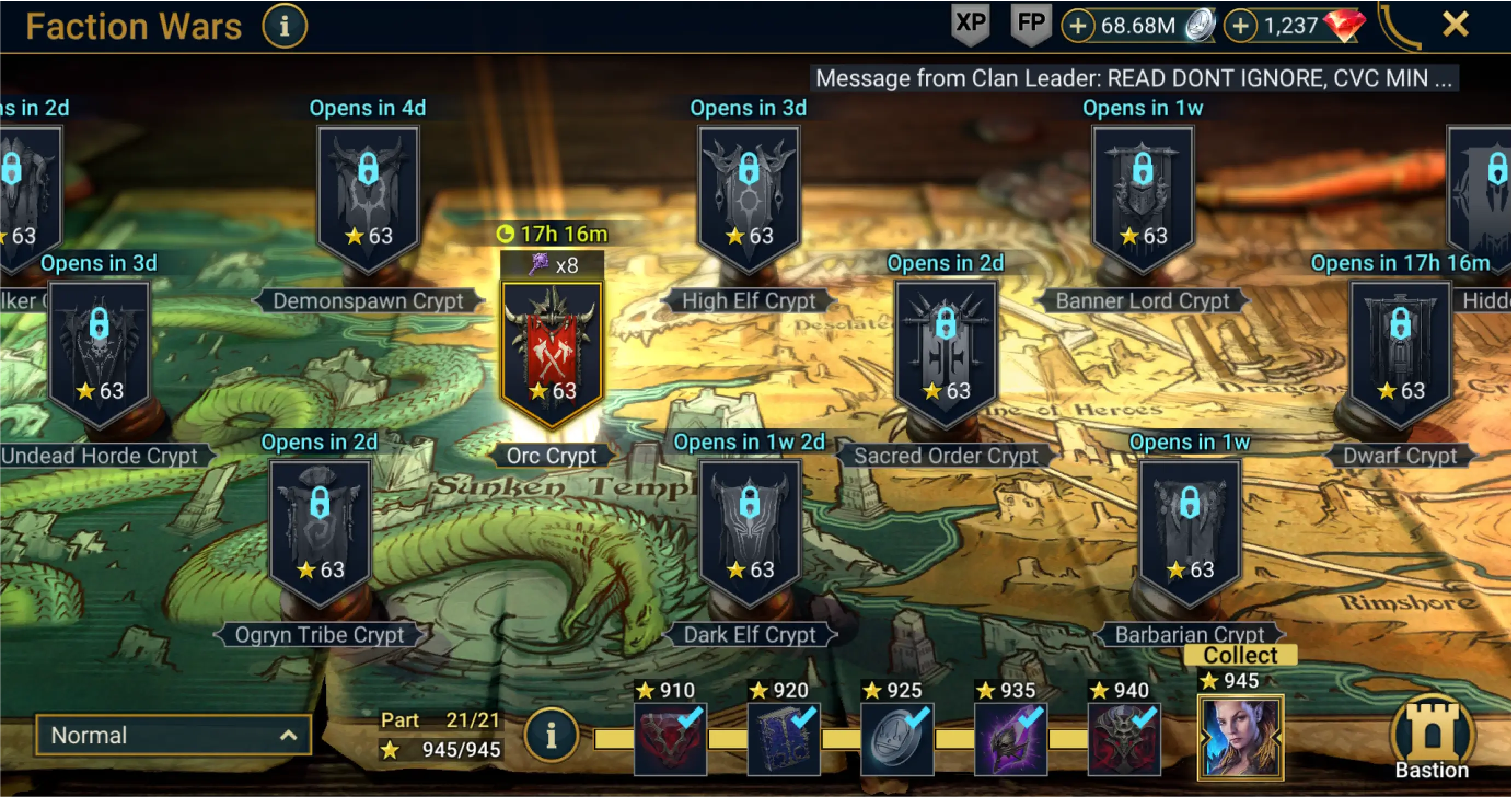This screenshot has width=1512, height=797.
Task: Select the locked High Elf Crypt banner
Action: (749, 196)
